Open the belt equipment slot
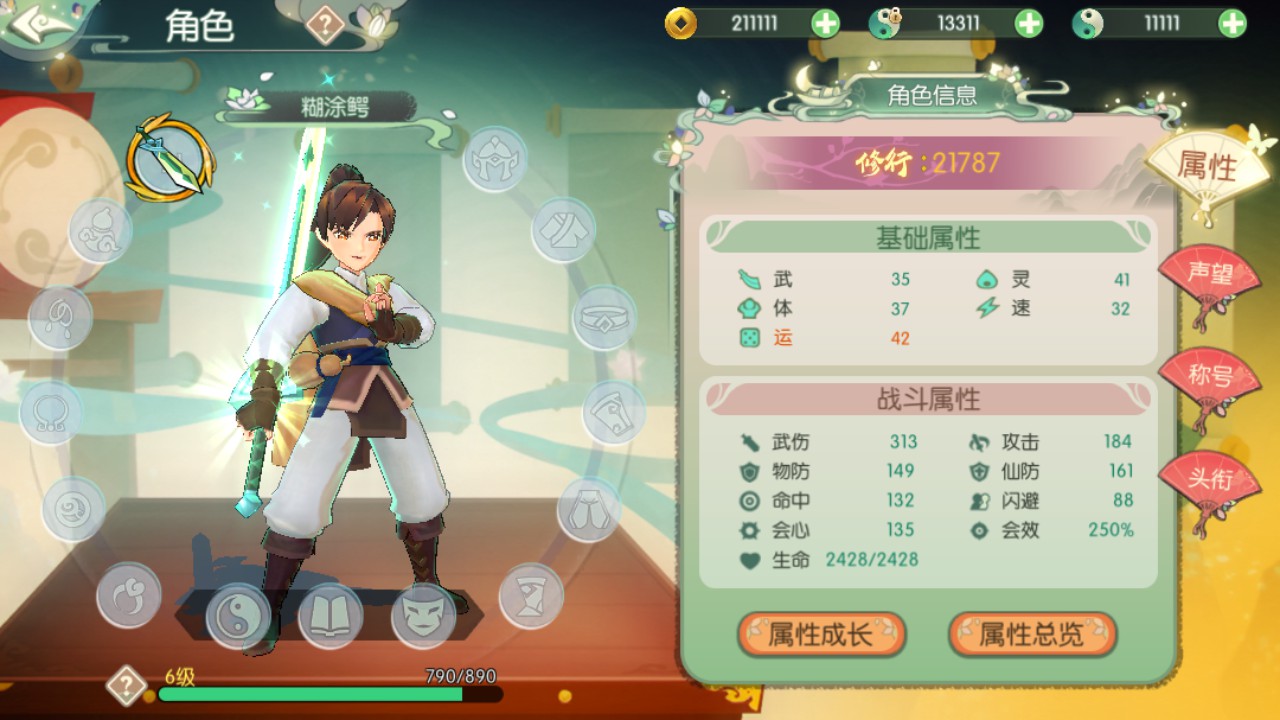This screenshot has height=720, width=1280. click(x=604, y=318)
